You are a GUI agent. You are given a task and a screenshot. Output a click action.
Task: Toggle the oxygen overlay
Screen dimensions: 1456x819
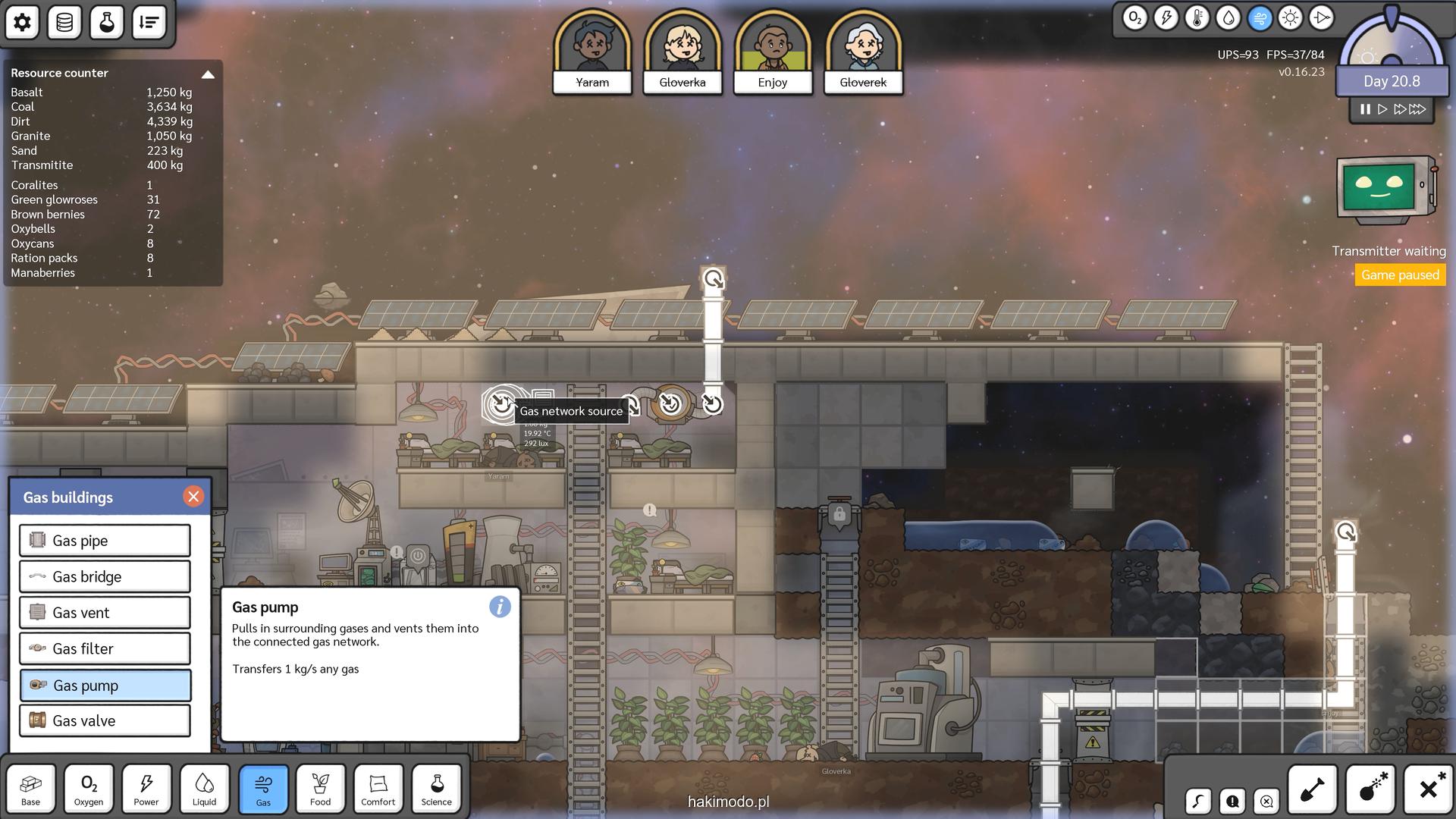(x=1135, y=18)
